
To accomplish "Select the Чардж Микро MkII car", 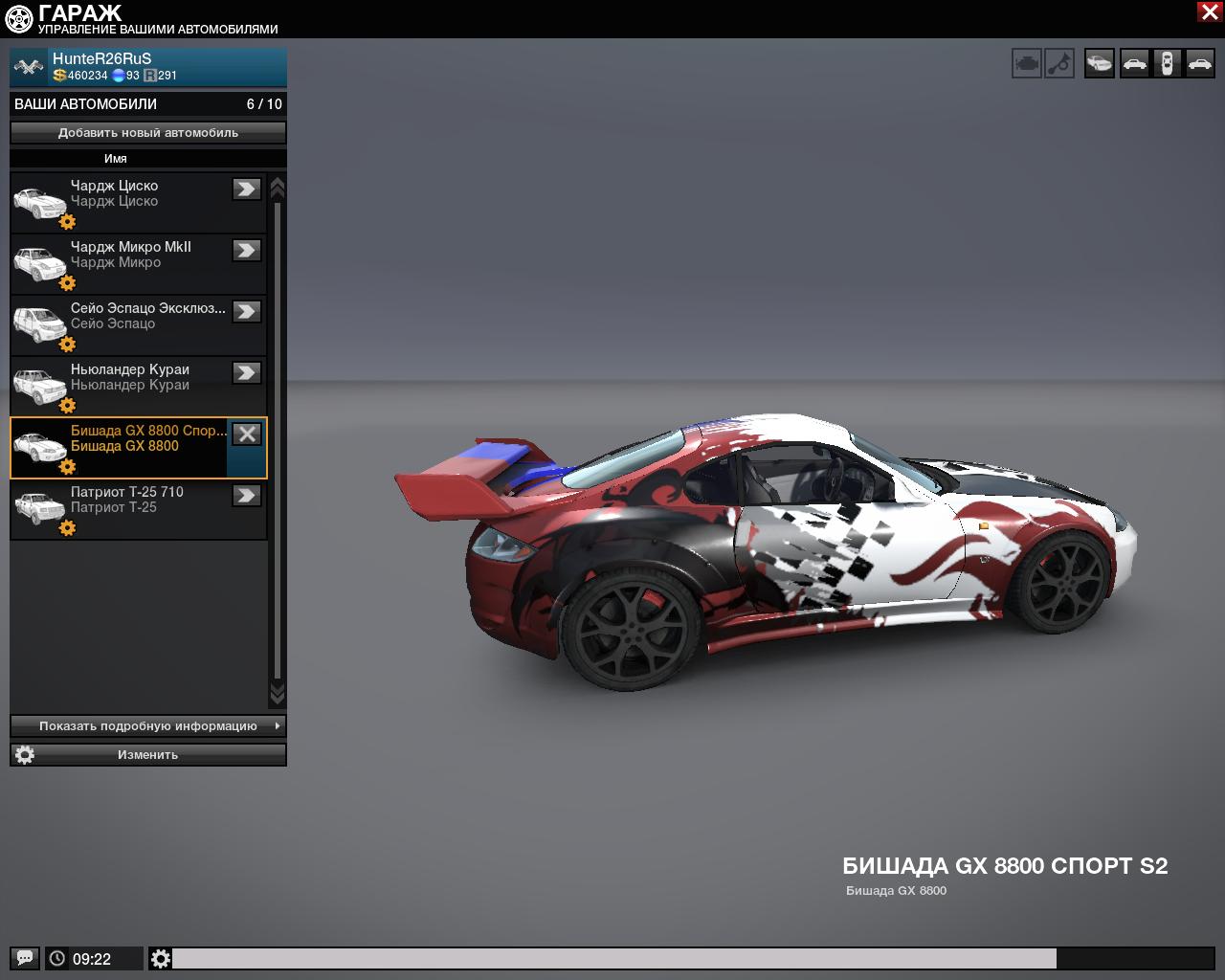I will click(124, 262).
